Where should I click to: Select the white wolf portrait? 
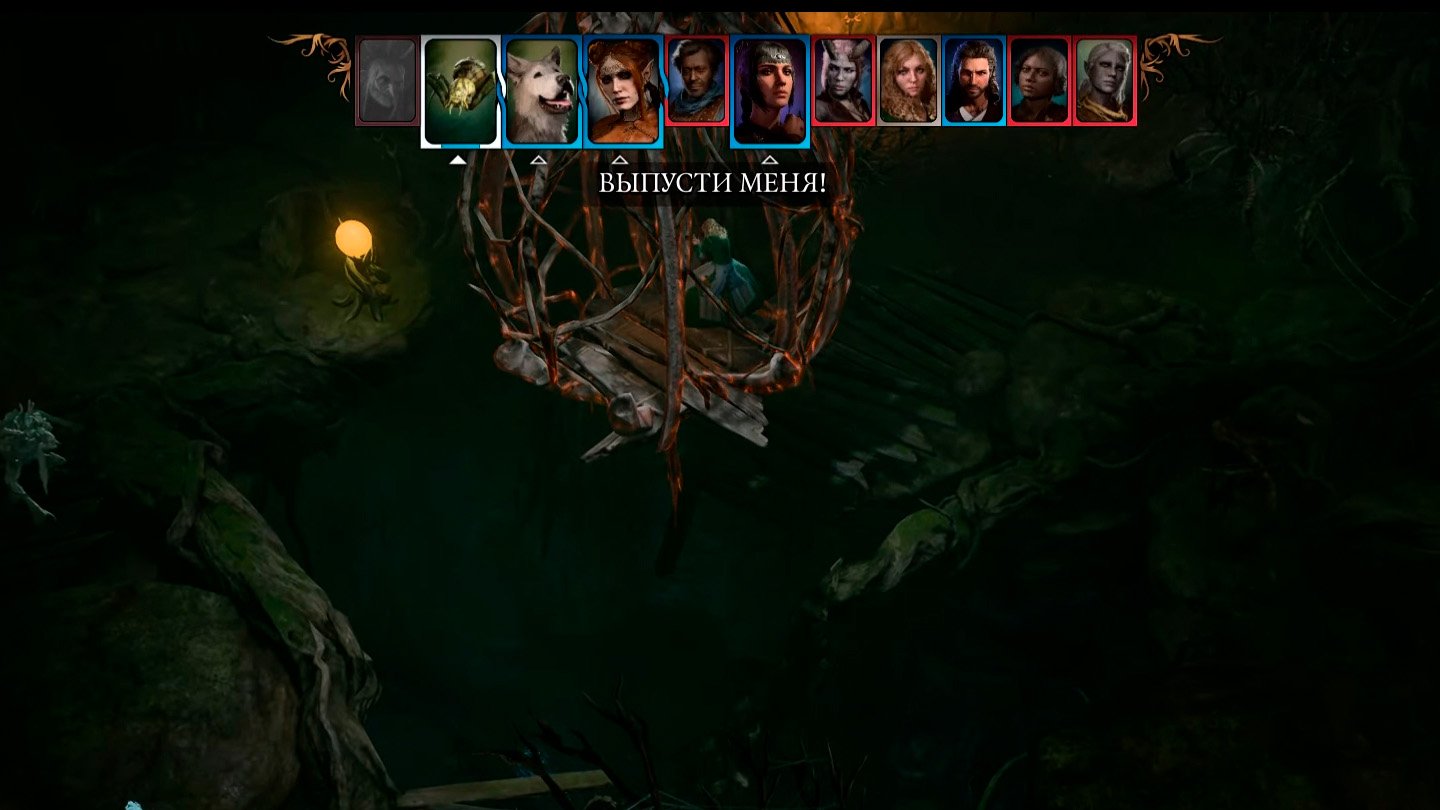(x=542, y=91)
